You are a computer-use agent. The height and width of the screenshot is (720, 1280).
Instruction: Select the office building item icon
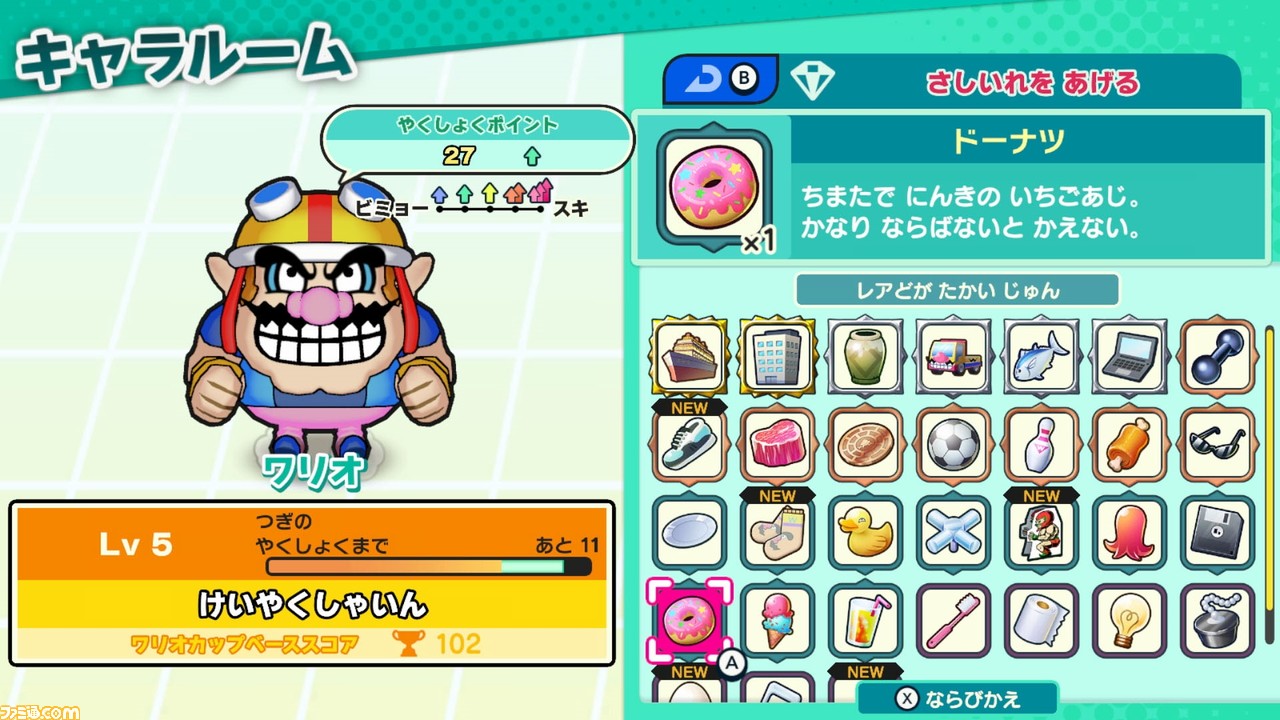[x=776, y=357]
